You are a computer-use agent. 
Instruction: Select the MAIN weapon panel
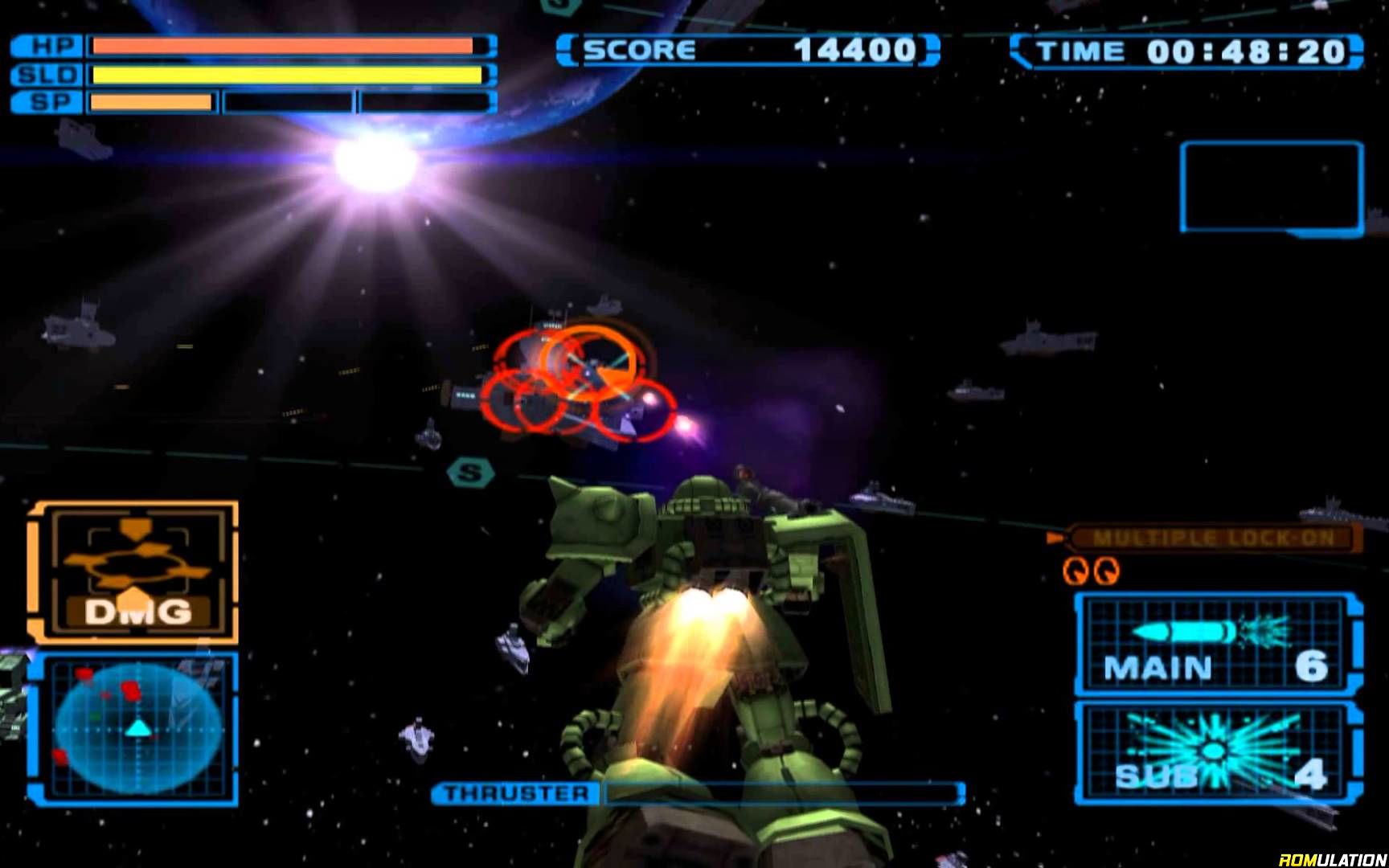[x=1217, y=644]
